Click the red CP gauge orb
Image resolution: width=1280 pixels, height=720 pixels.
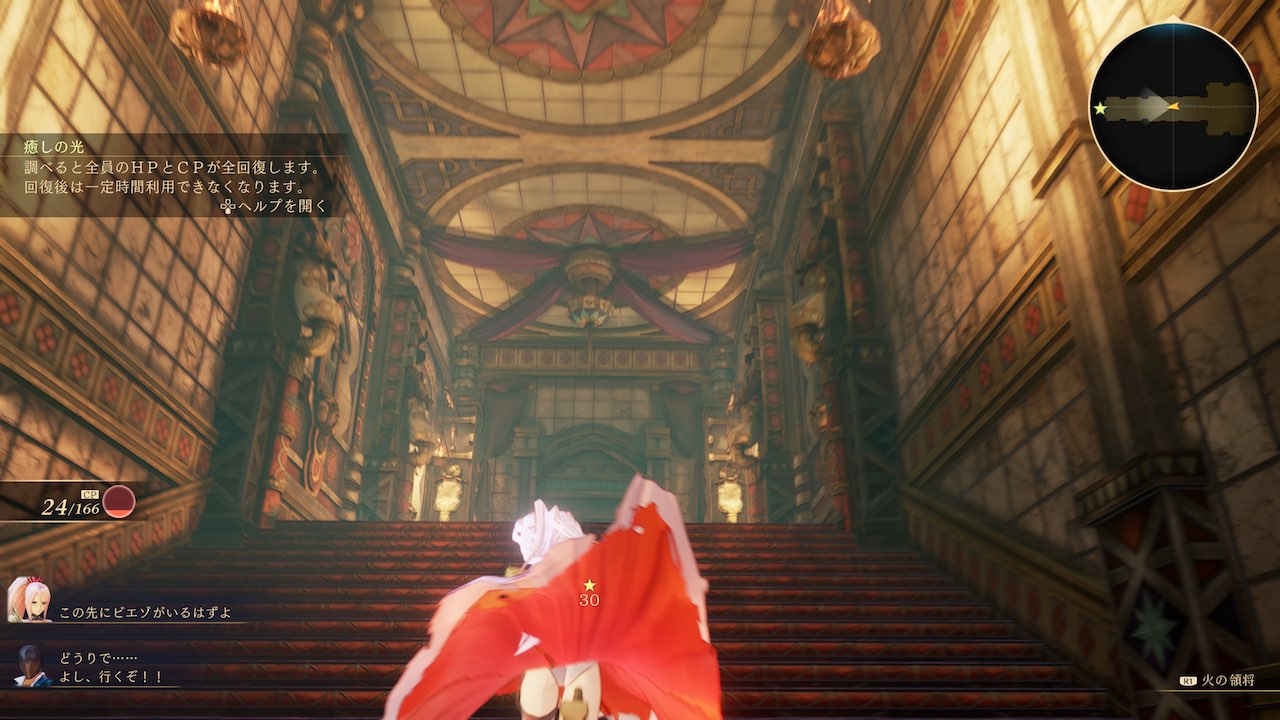(x=119, y=501)
